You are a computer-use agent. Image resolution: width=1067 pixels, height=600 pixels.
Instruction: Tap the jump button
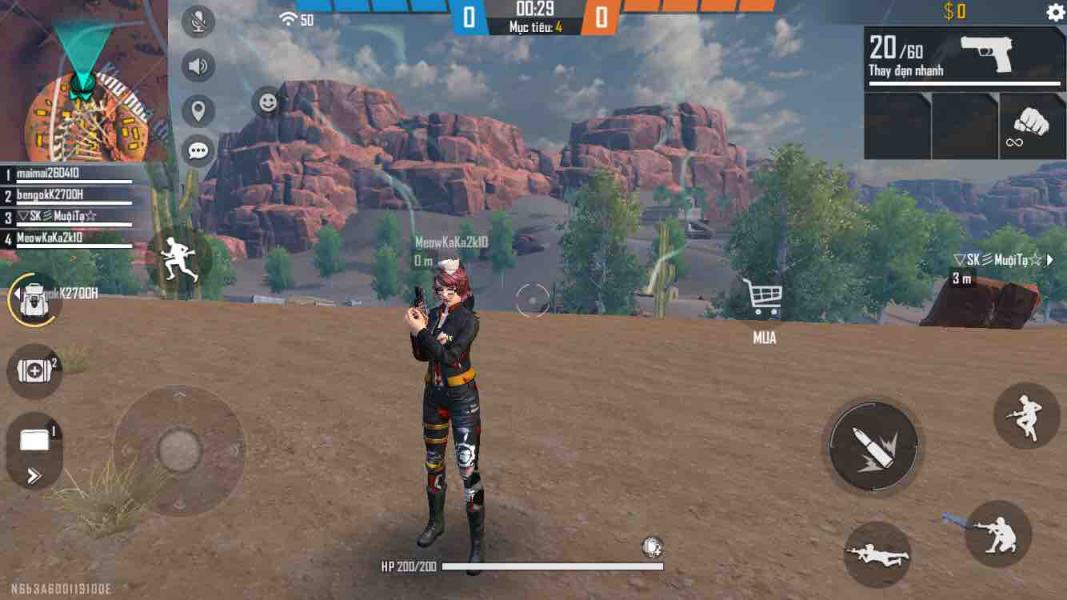[x=1026, y=415]
